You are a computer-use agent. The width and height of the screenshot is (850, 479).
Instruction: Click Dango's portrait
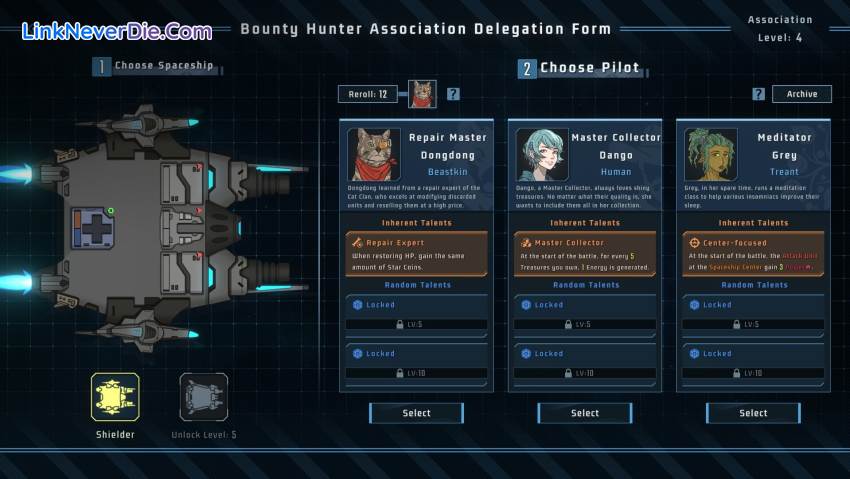pos(541,154)
